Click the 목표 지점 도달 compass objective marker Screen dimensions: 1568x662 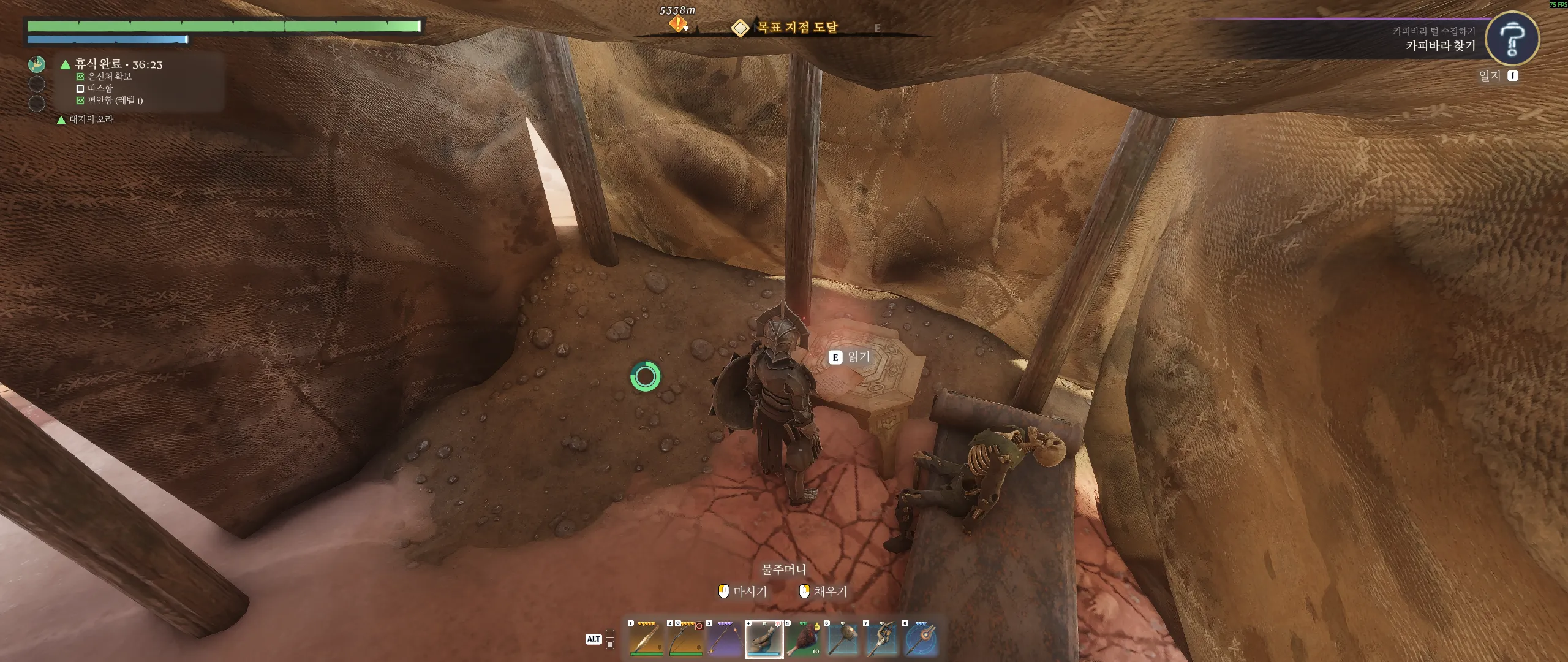pos(741,28)
